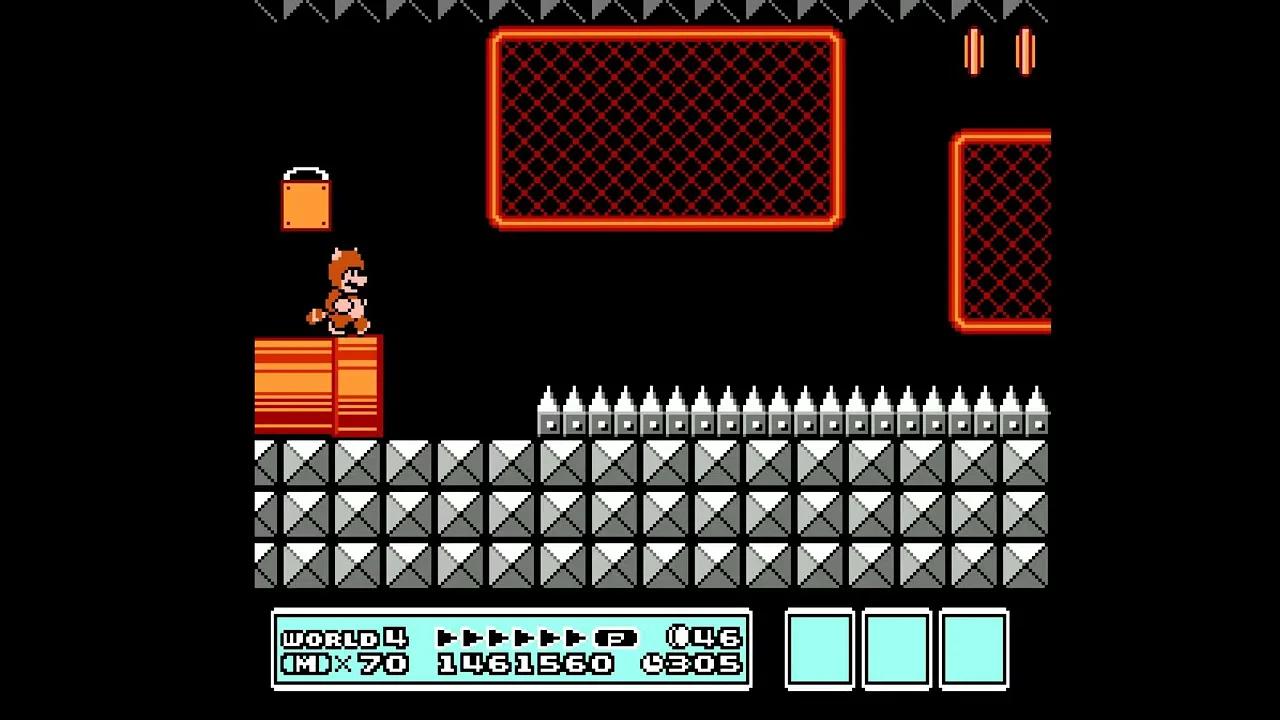
Task: Open the rightmost empty item box
Action: pos(975,650)
